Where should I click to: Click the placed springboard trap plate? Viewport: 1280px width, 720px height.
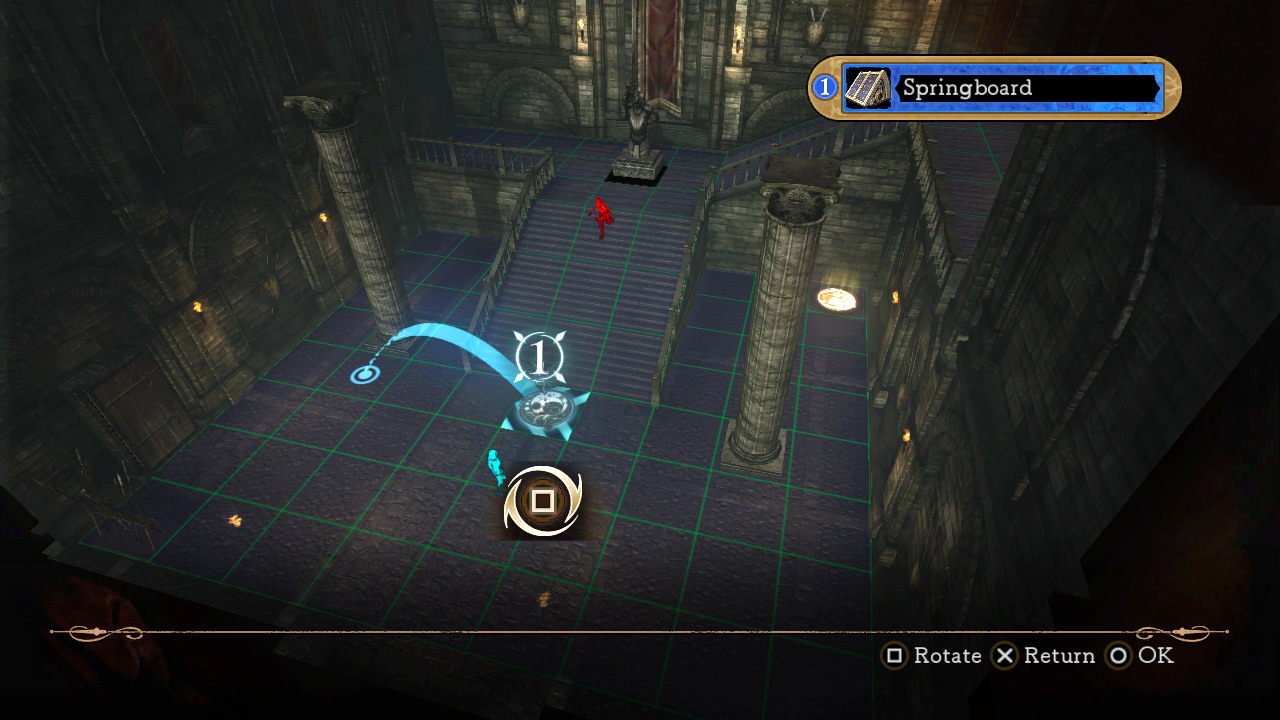click(544, 408)
